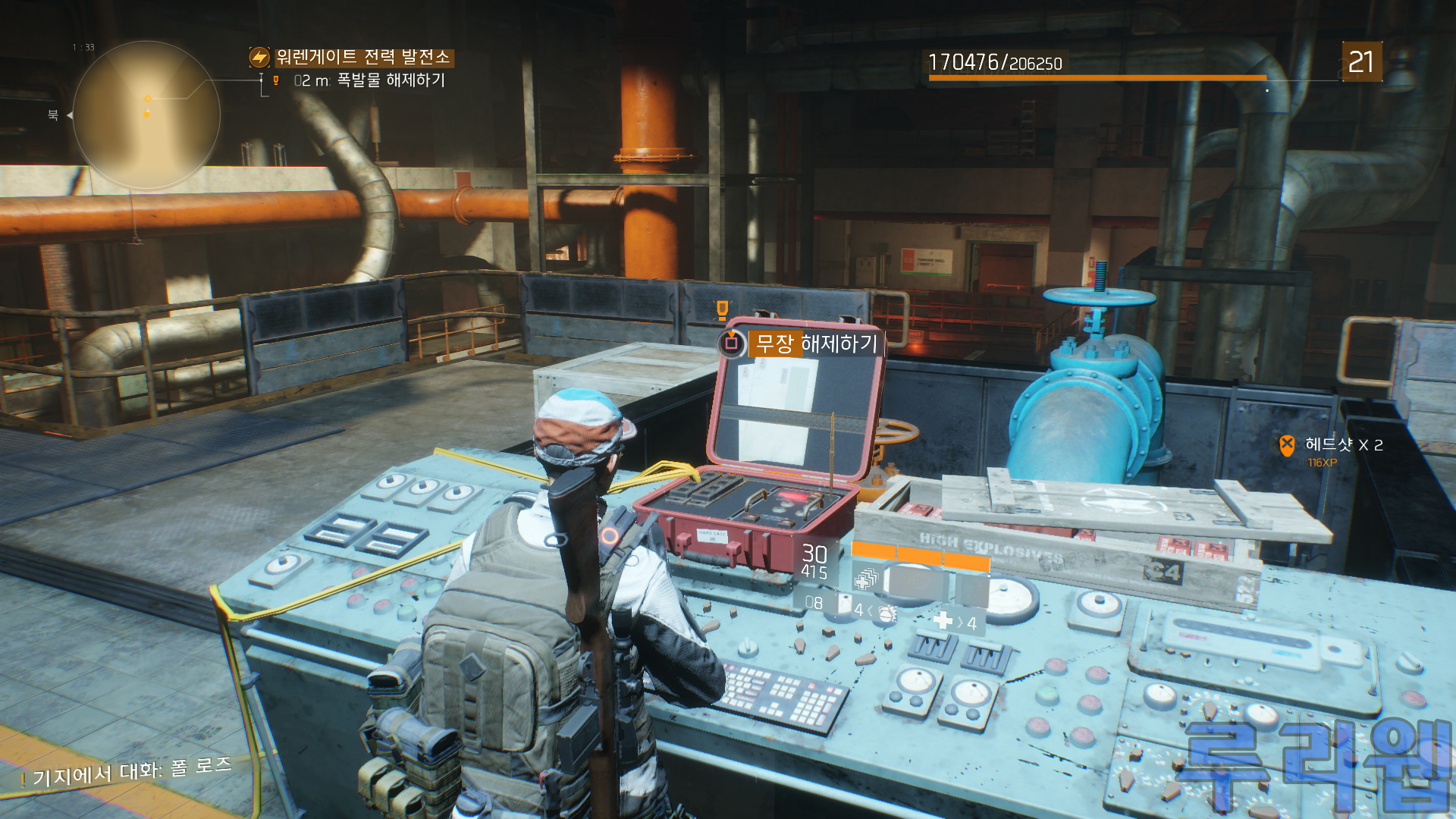Choose the 무장 해제하기 interaction prompt
The height and width of the screenshot is (819, 1456).
click(x=815, y=344)
